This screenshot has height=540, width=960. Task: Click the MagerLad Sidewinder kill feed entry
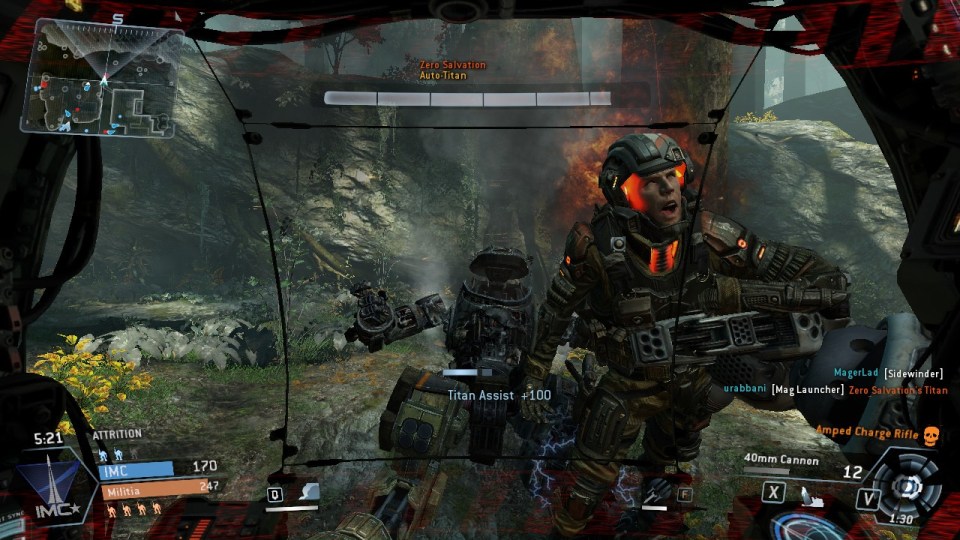888,373
